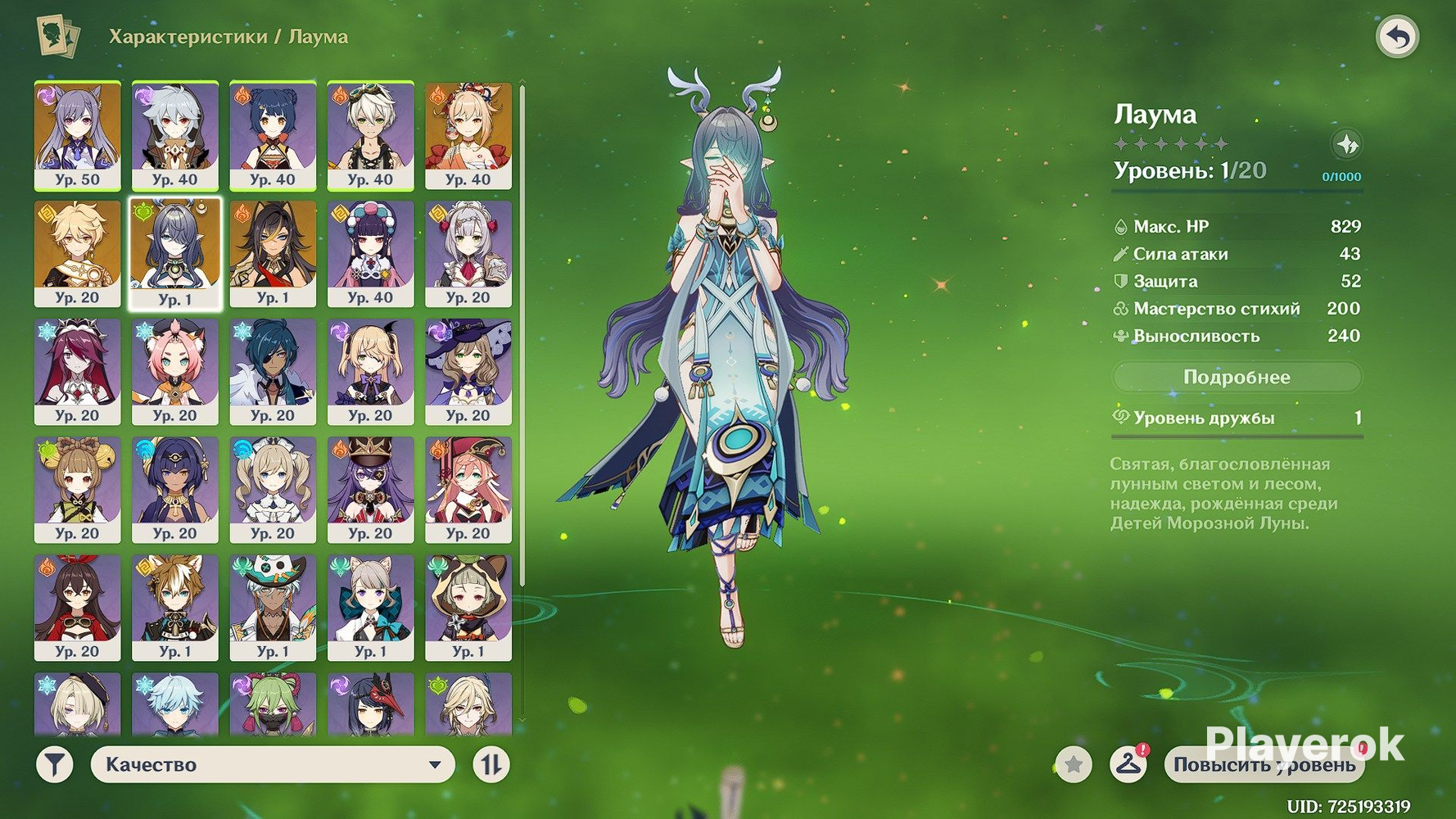This screenshot has width=1456, height=819.
Task: Pick pink-haired Diona's portrait
Action: 174,372
